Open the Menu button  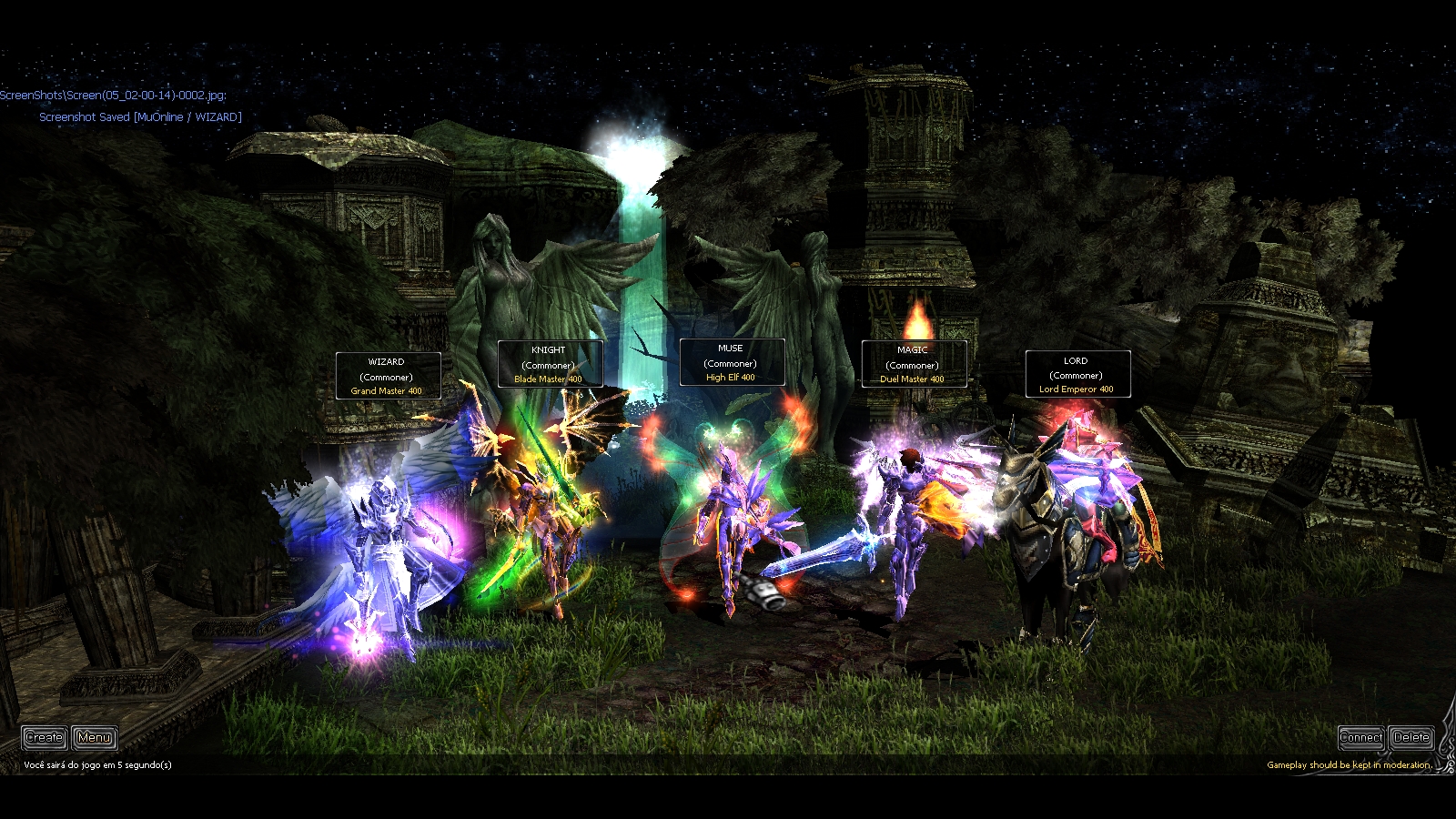95,737
